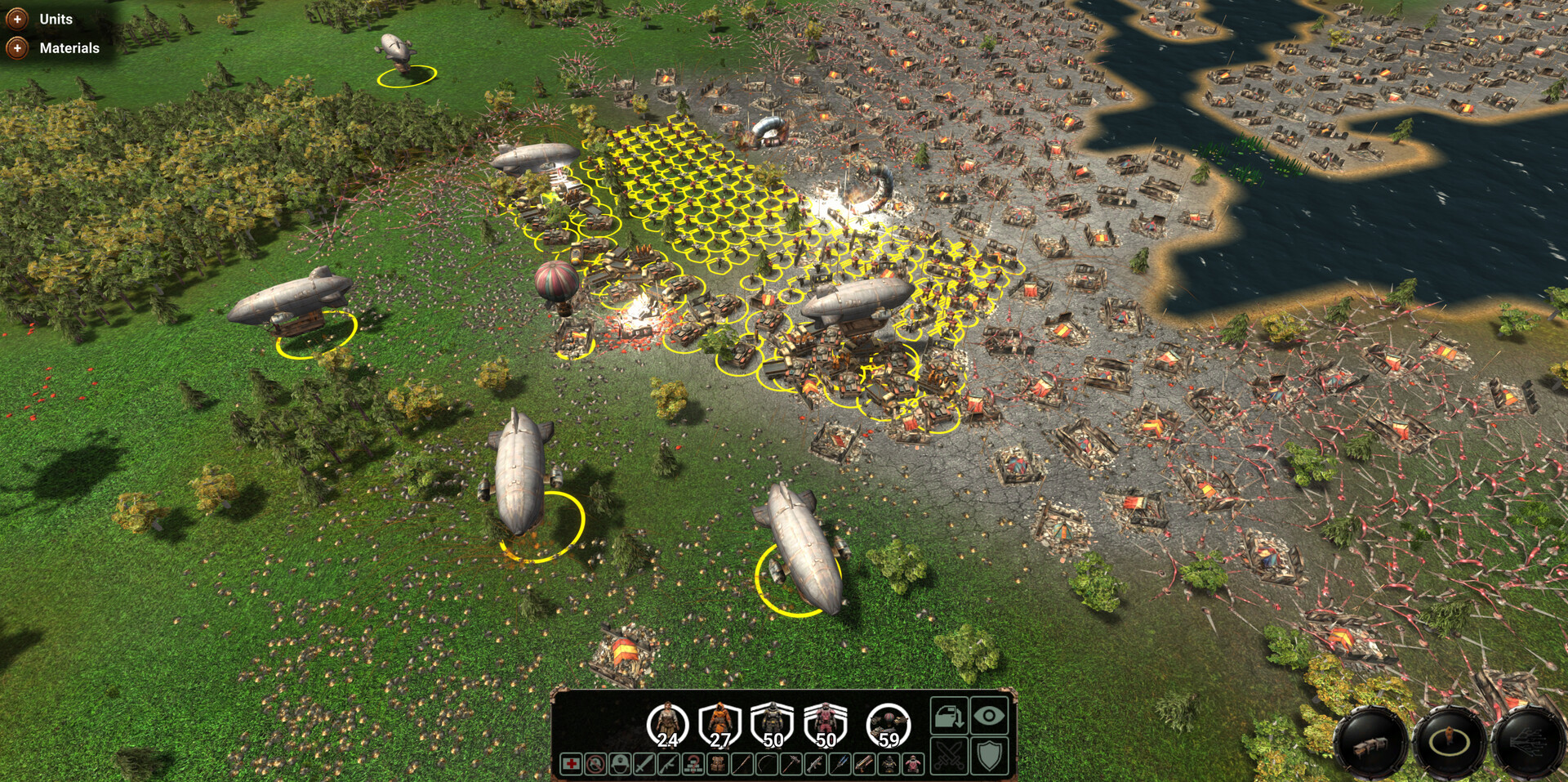Pick the bow weapon filter icon

pyautogui.click(x=767, y=765)
